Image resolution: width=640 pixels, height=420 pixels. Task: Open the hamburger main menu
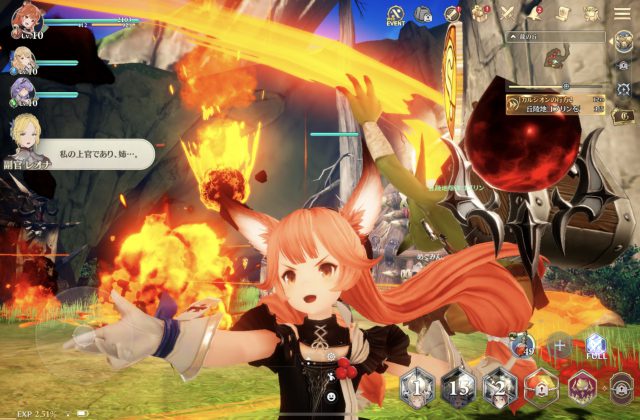point(621,13)
